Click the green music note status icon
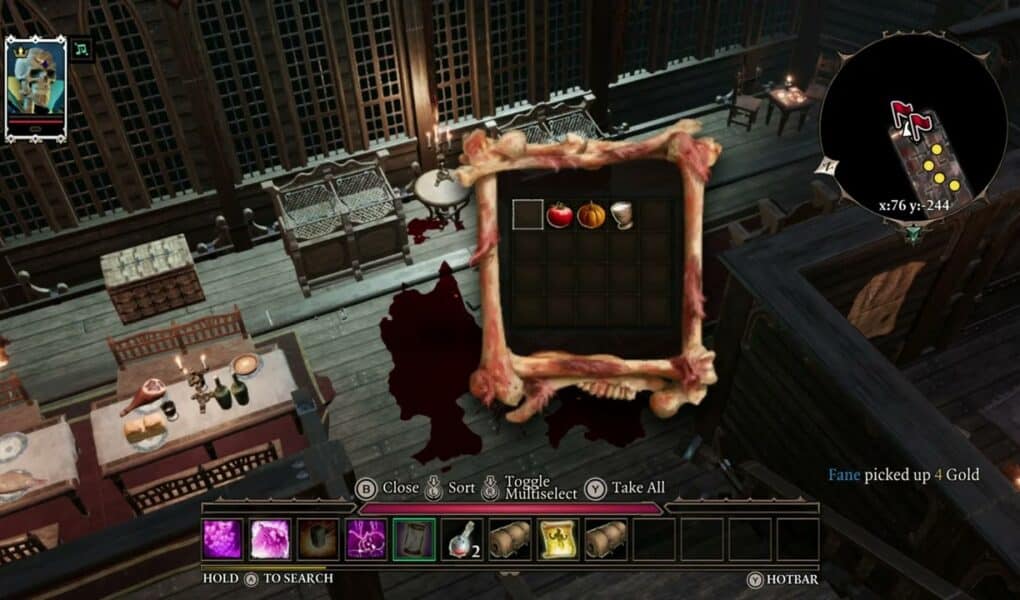This screenshot has width=1020, height=600. [x=83, y=49]
